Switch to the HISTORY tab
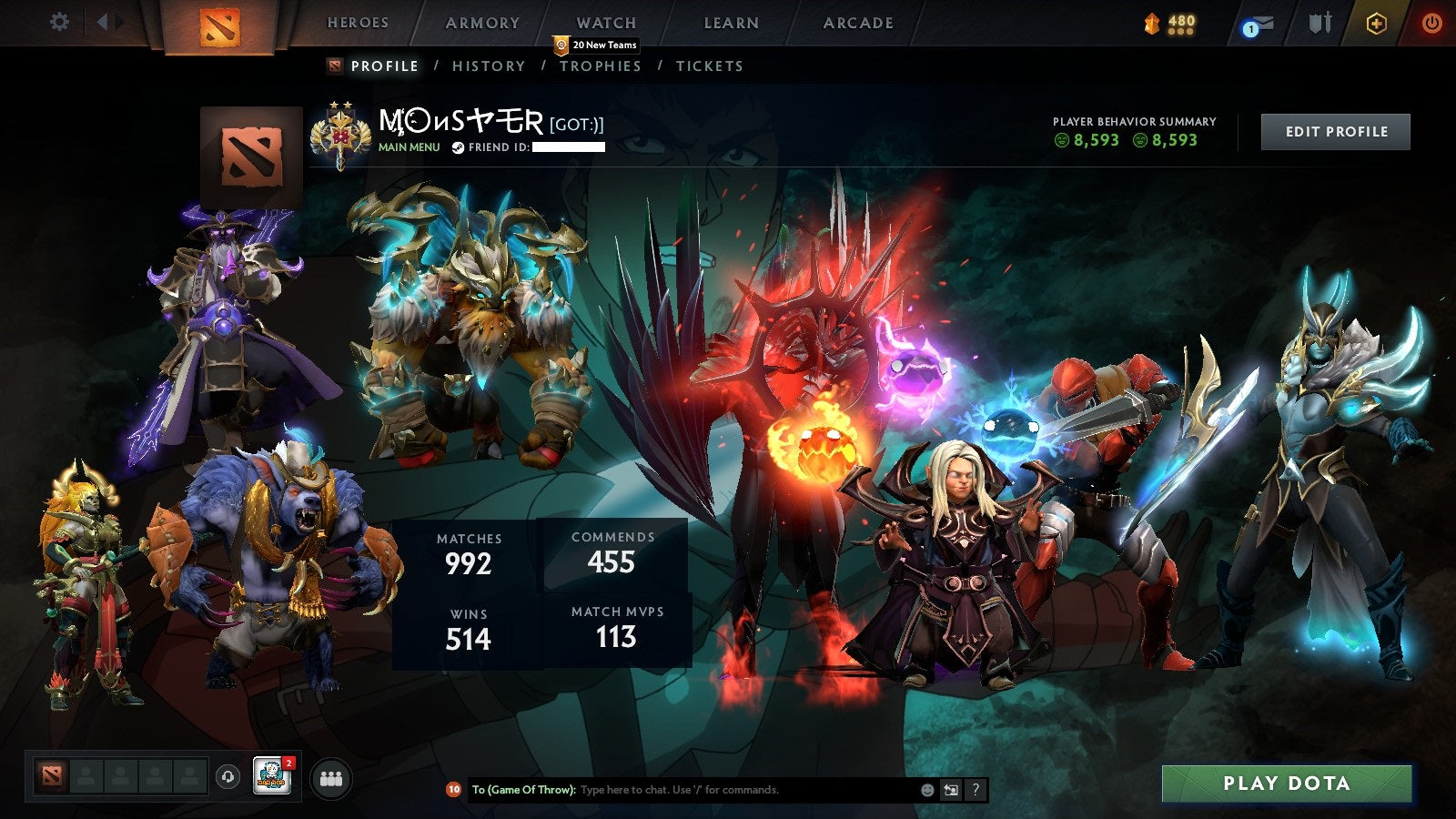This screenshot has height=819, width=1456. [x=490, y=66]
